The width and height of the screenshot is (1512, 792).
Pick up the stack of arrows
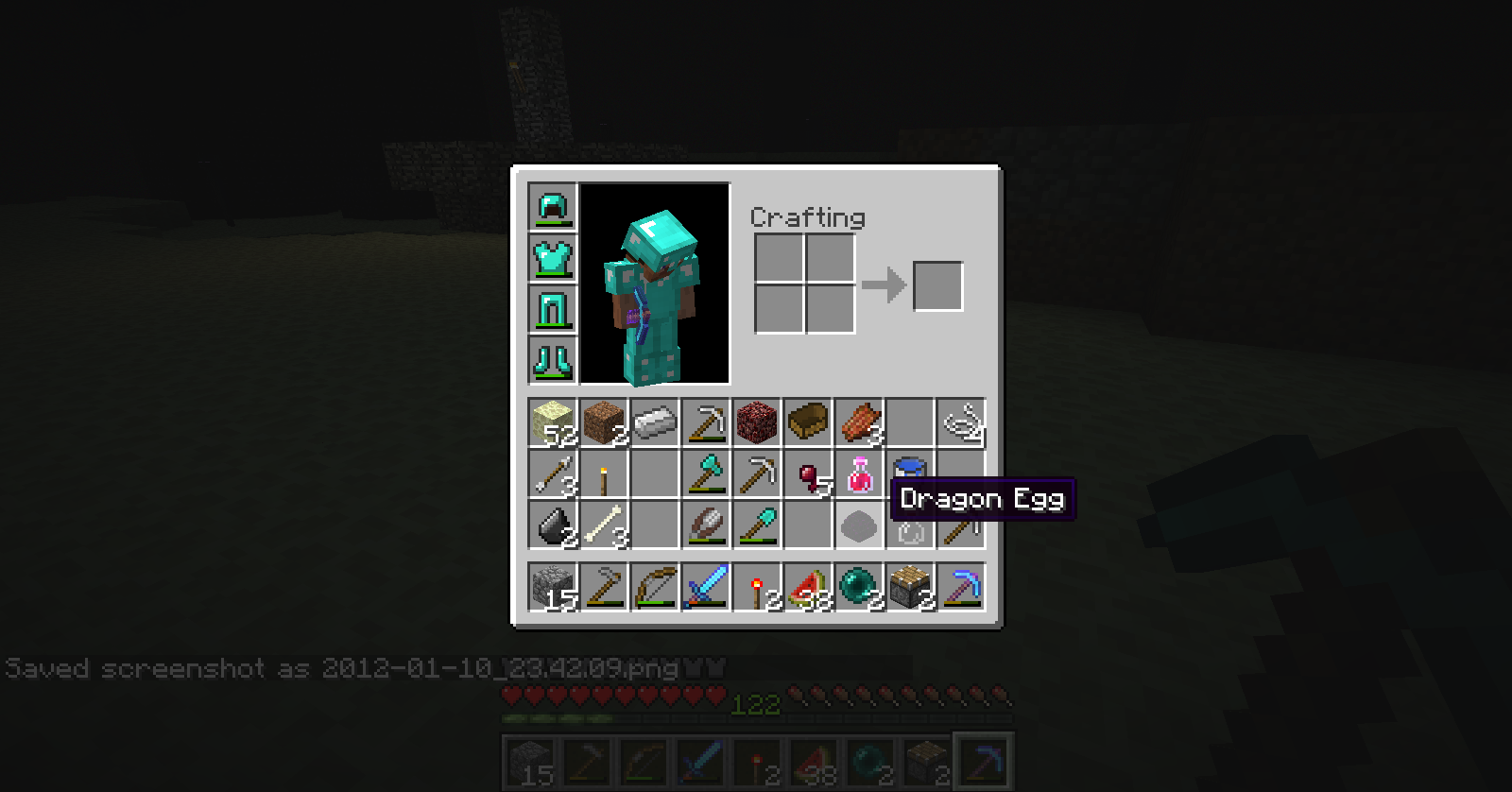click(553, 473)
